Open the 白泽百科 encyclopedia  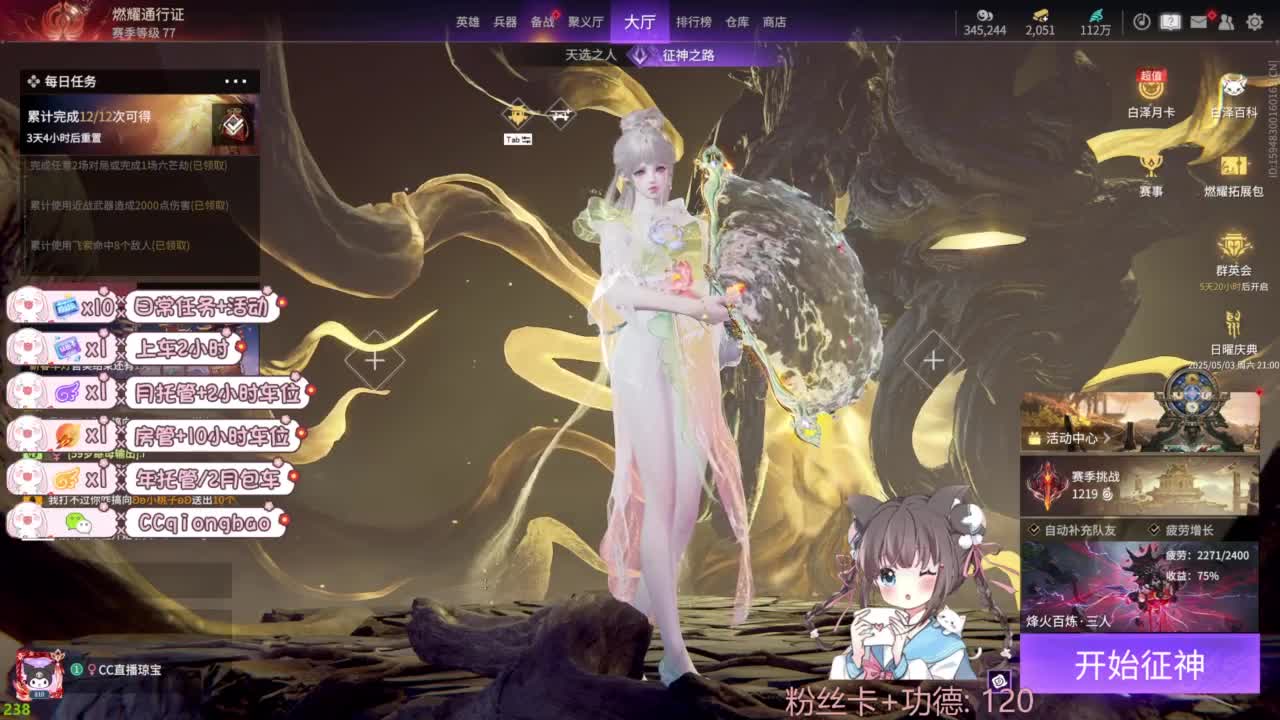1232,87
